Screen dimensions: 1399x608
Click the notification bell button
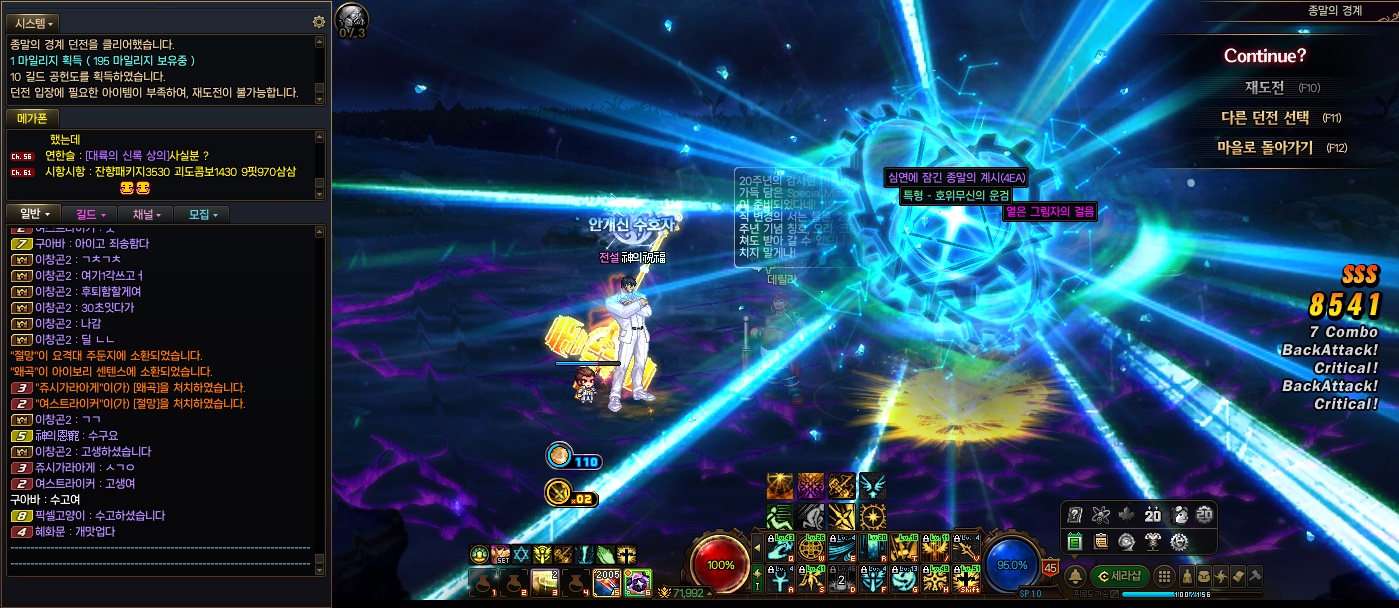1076,575
